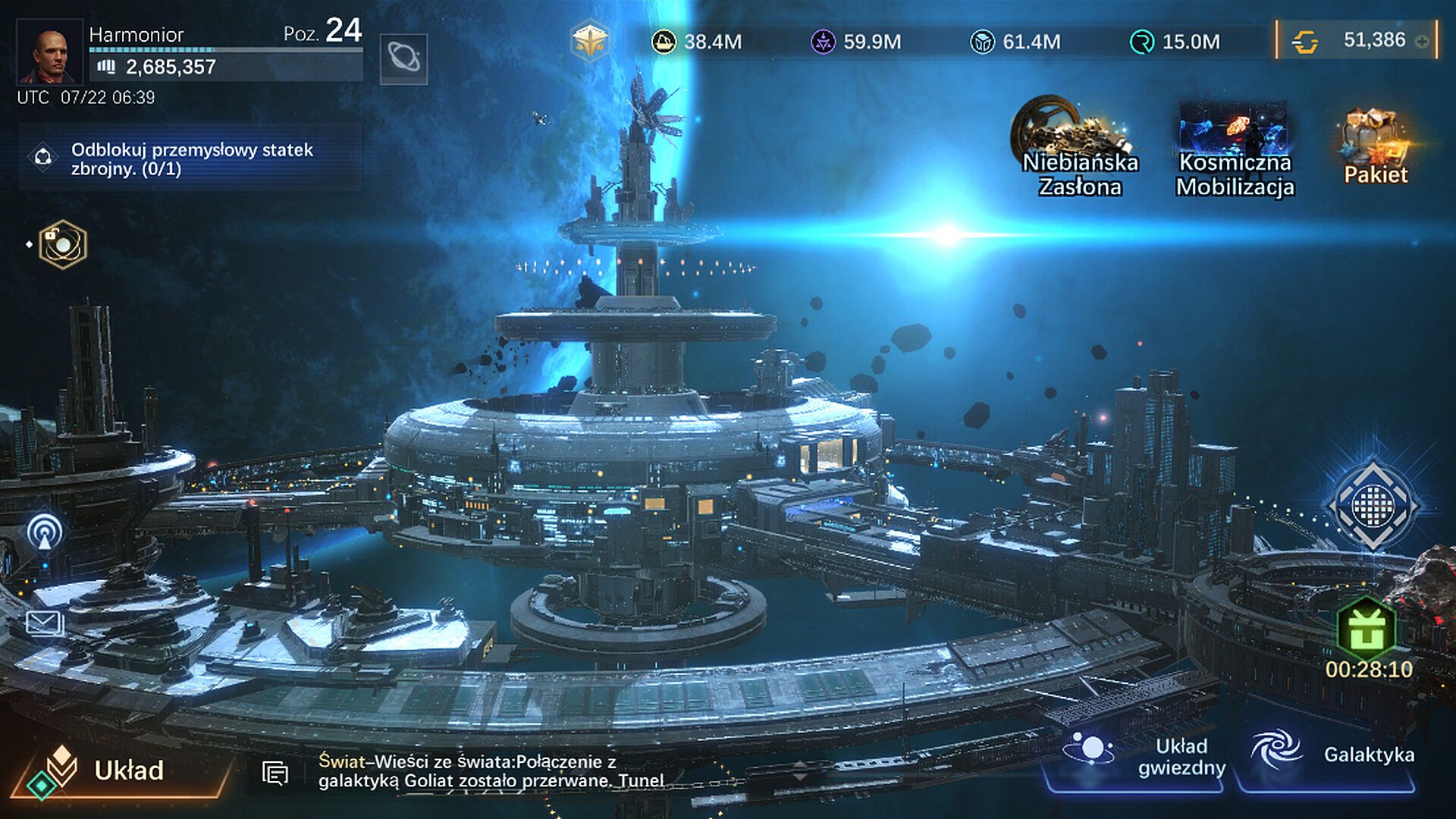
Task: Open the hexagonal camera orbit icon
Action: (x=62, y=244)
